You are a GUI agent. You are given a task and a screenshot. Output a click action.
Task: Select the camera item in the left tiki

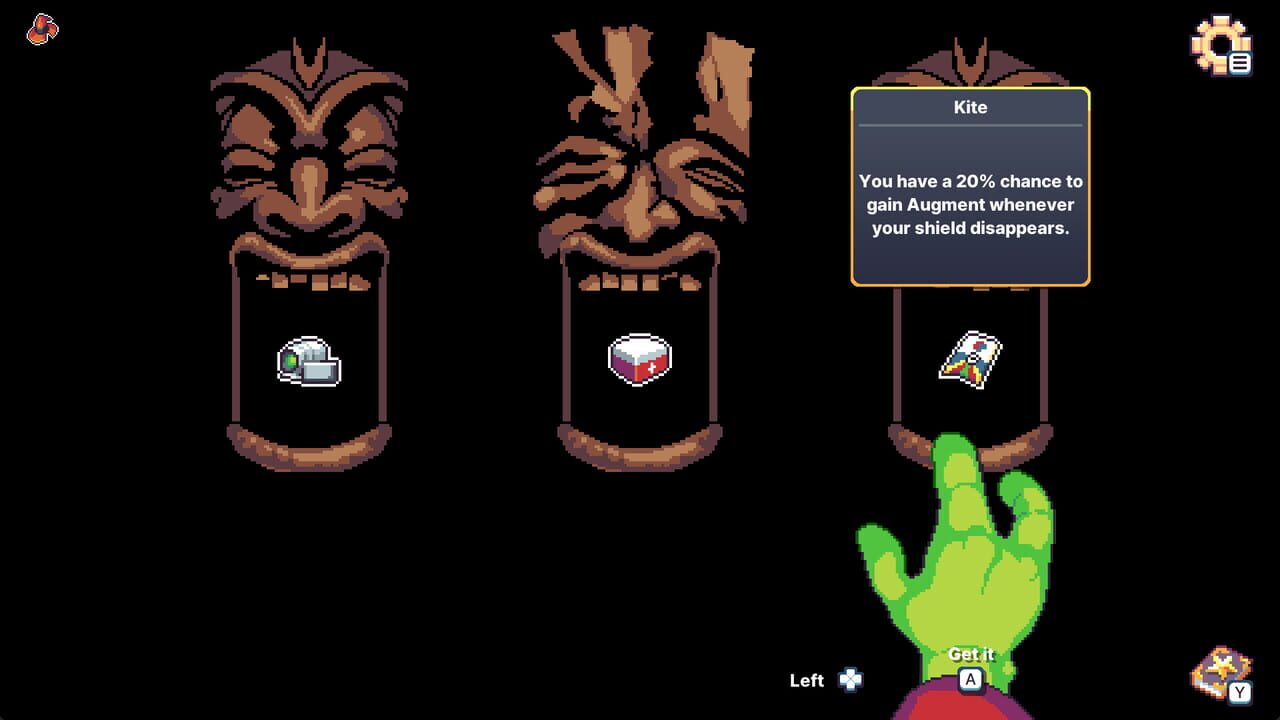308,362
